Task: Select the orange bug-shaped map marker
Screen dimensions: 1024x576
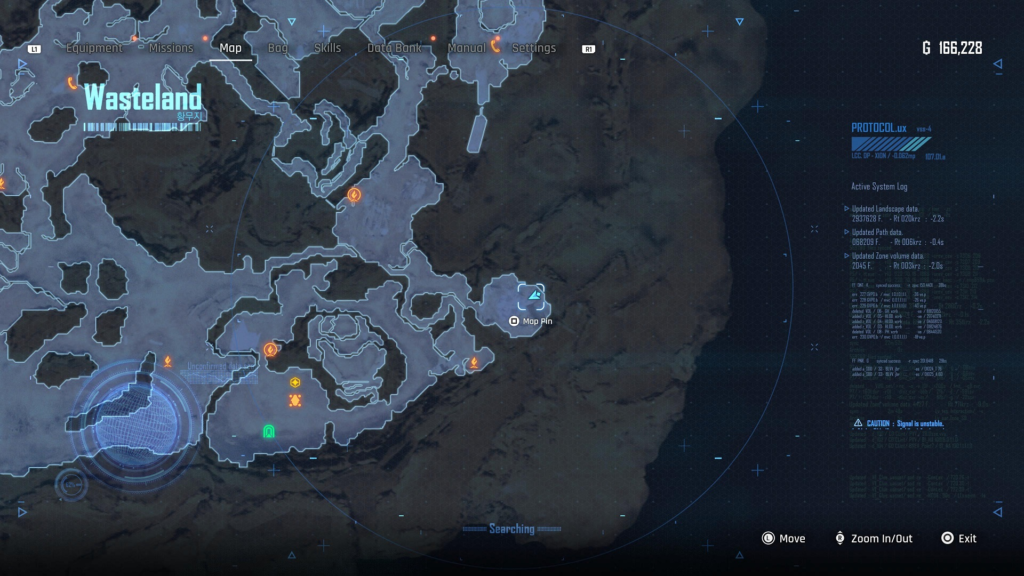Action: click(x=295, y=400)
